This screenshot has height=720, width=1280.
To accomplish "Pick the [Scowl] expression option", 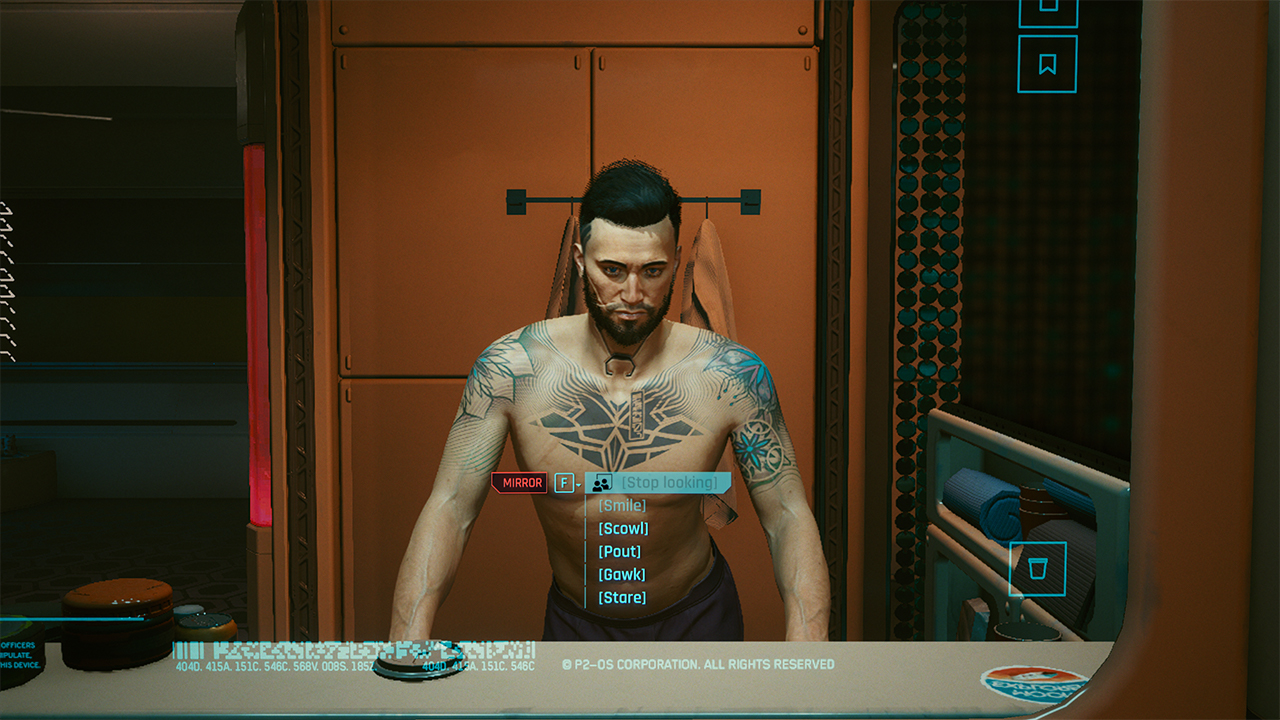I will click(x=622, y=528).
